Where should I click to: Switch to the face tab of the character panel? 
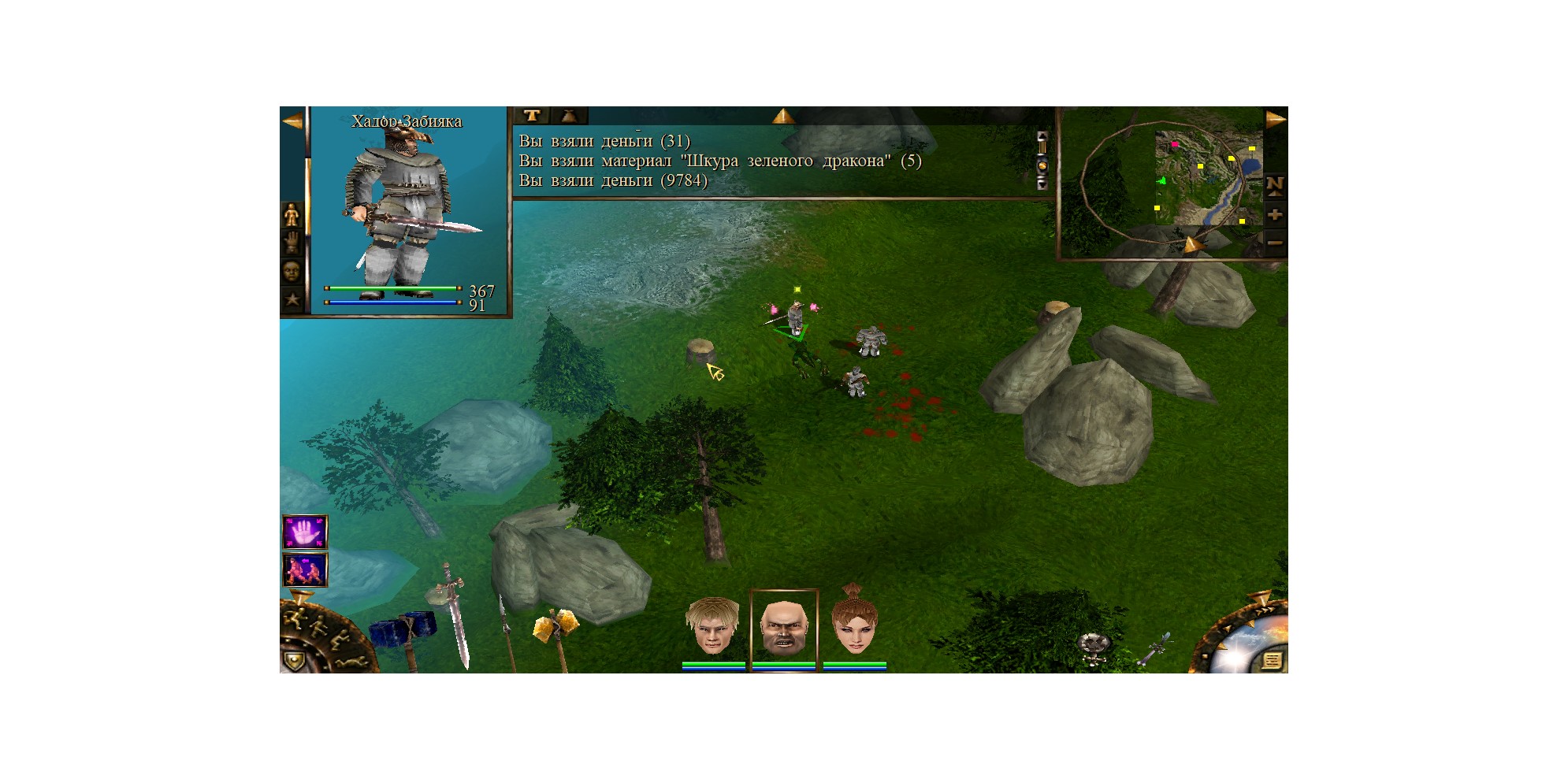292,271
